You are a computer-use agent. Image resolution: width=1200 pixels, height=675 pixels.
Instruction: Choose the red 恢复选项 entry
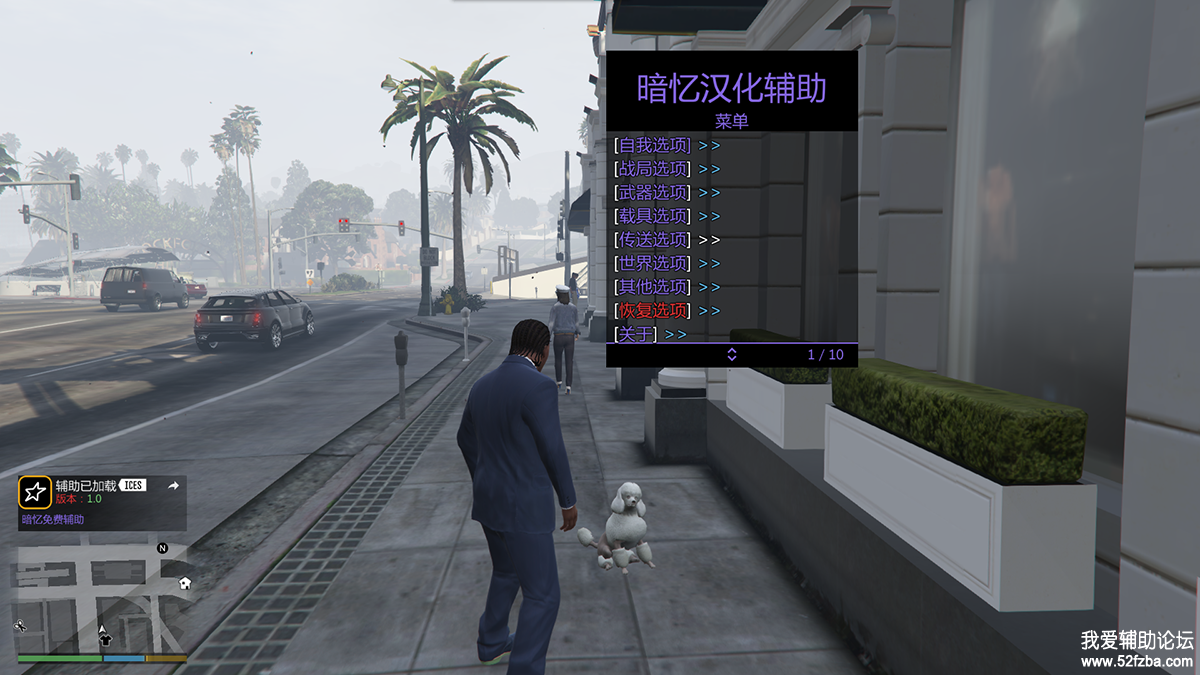click(x=653, y=311)
